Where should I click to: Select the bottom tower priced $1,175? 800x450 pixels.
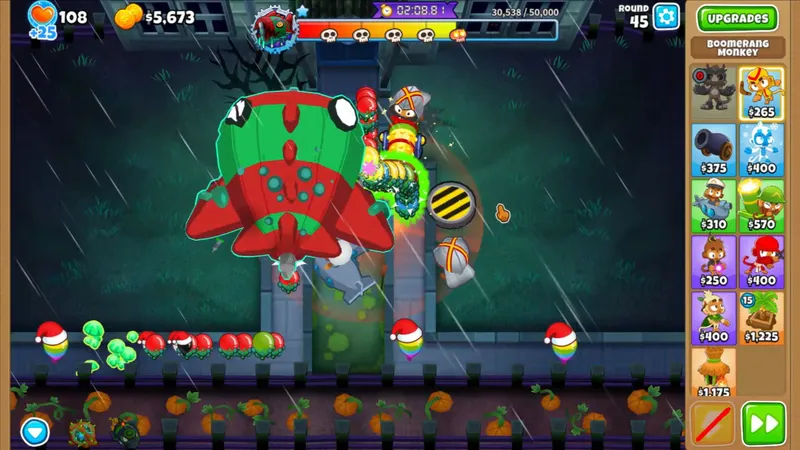(x=713, y=372)
